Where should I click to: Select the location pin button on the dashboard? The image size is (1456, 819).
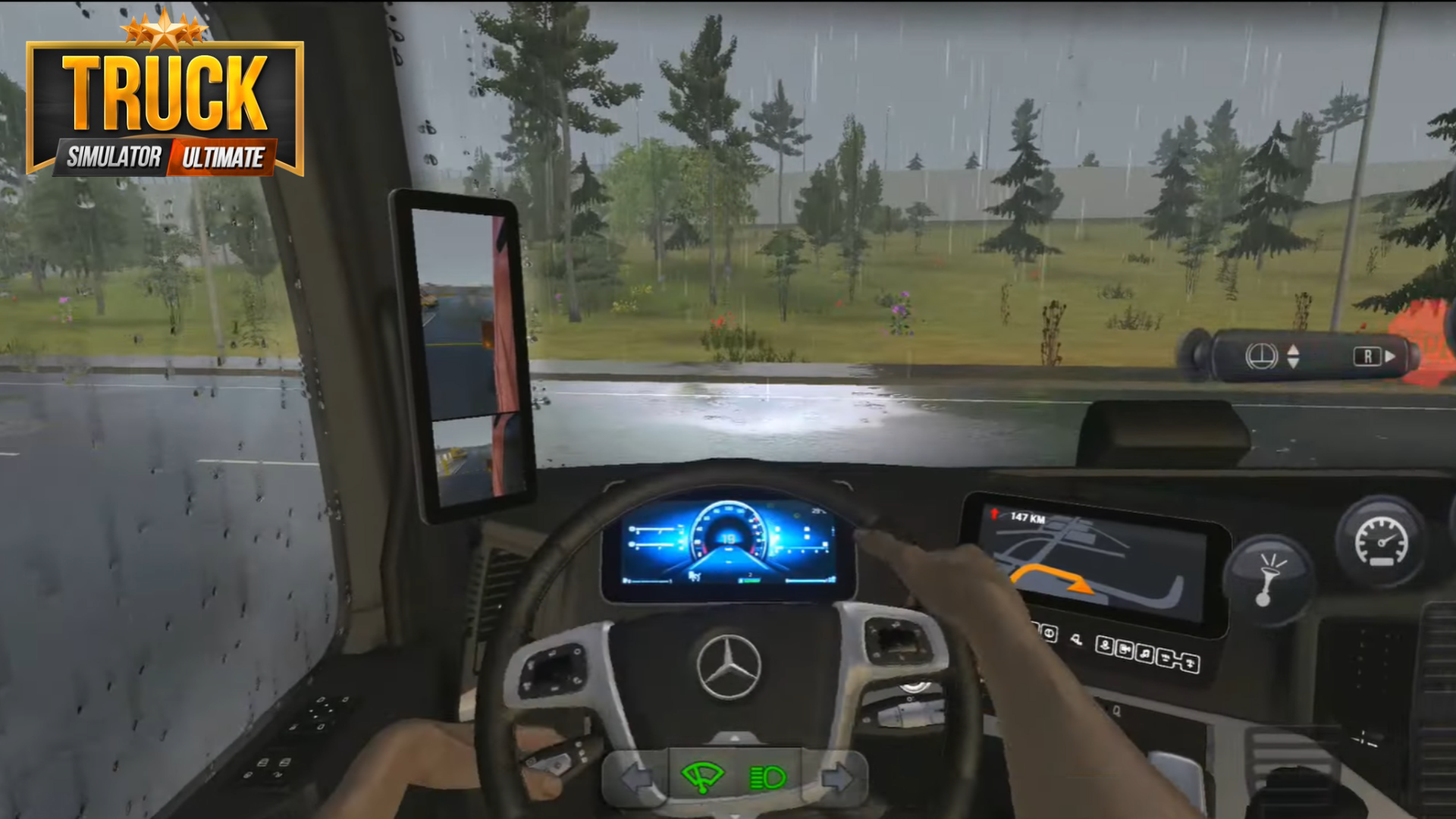click(1105, 645)
